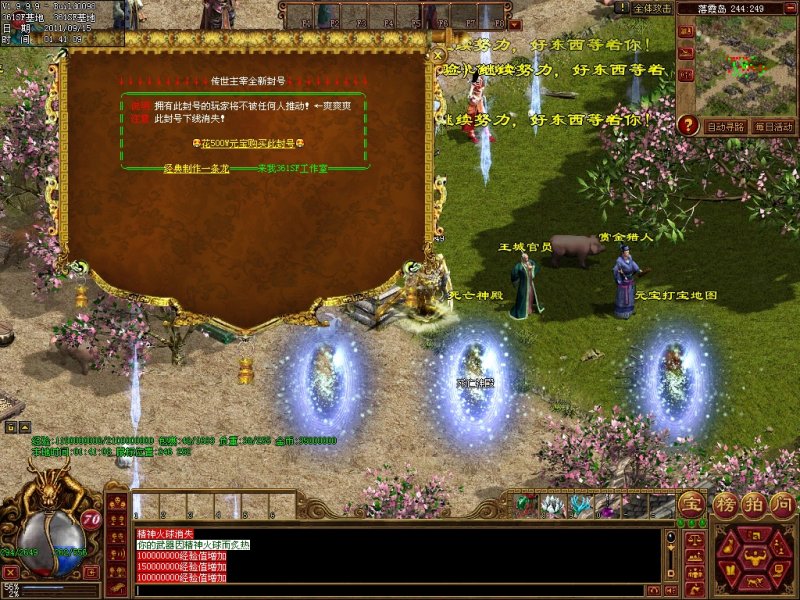The image size is (800, 600).
Task: Open the 问 help button
Action: coord(782,504)
